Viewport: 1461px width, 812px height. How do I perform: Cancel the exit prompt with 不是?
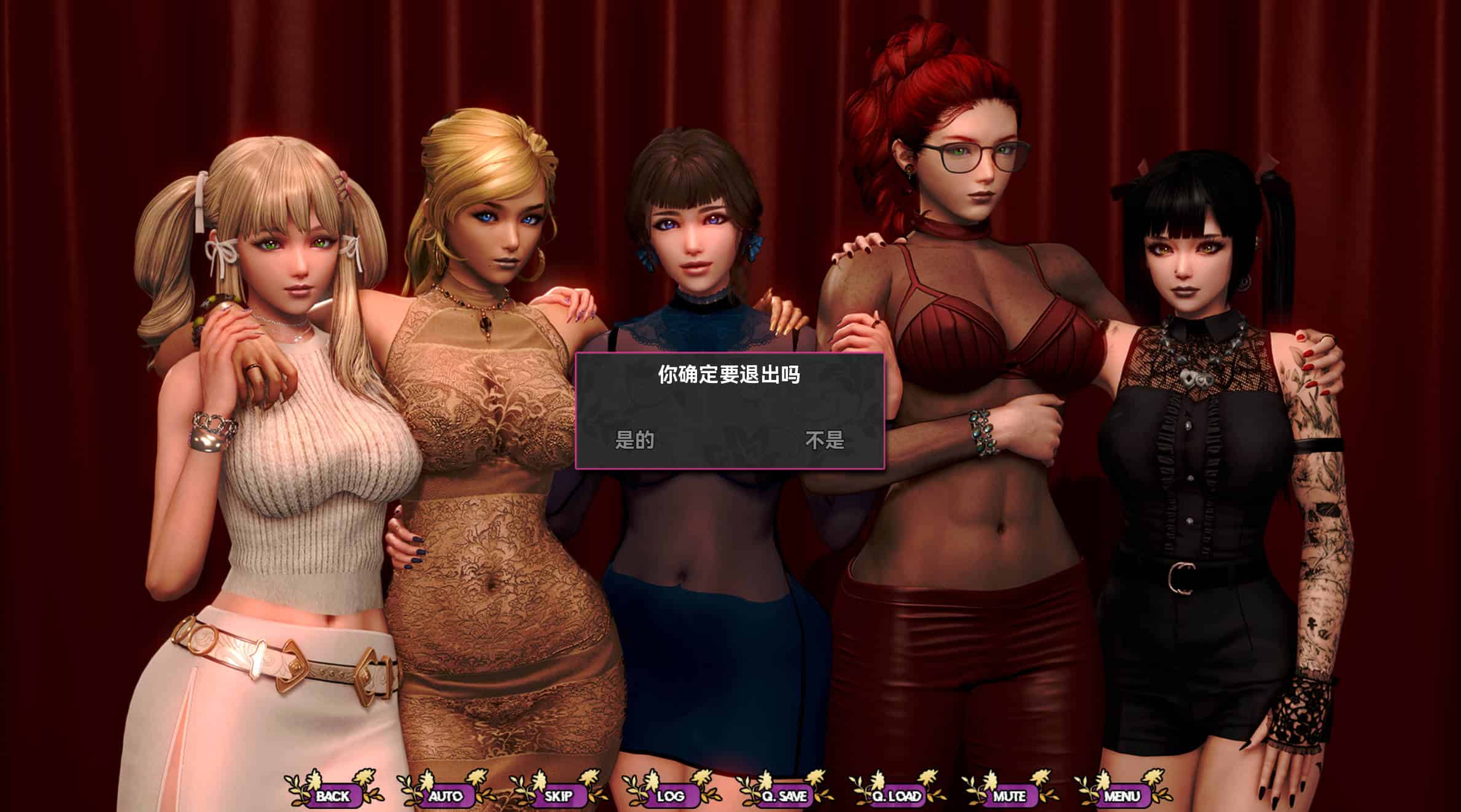point(825,440)
